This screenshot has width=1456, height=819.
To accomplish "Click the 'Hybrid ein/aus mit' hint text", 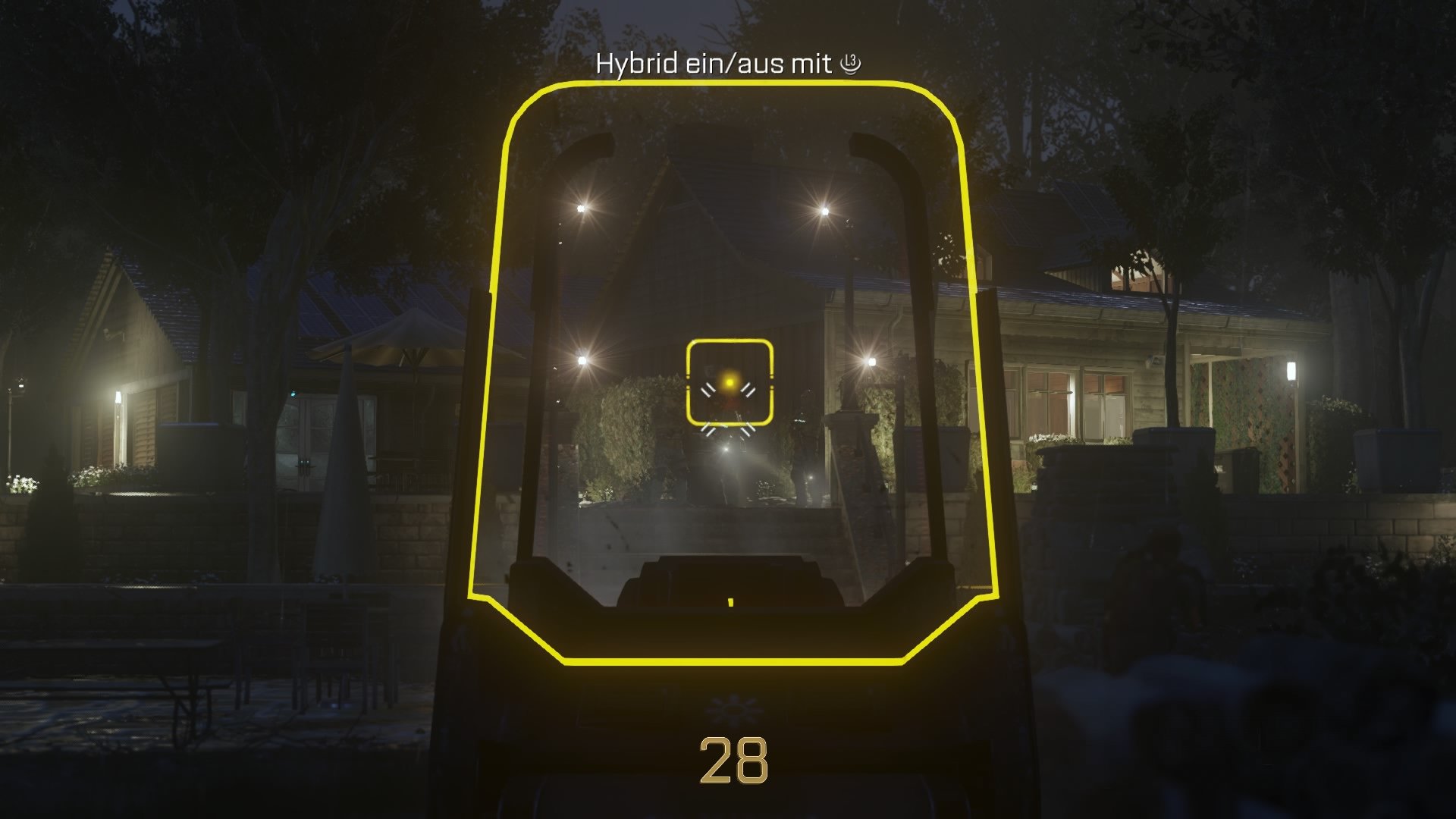I will pos(713,64).
